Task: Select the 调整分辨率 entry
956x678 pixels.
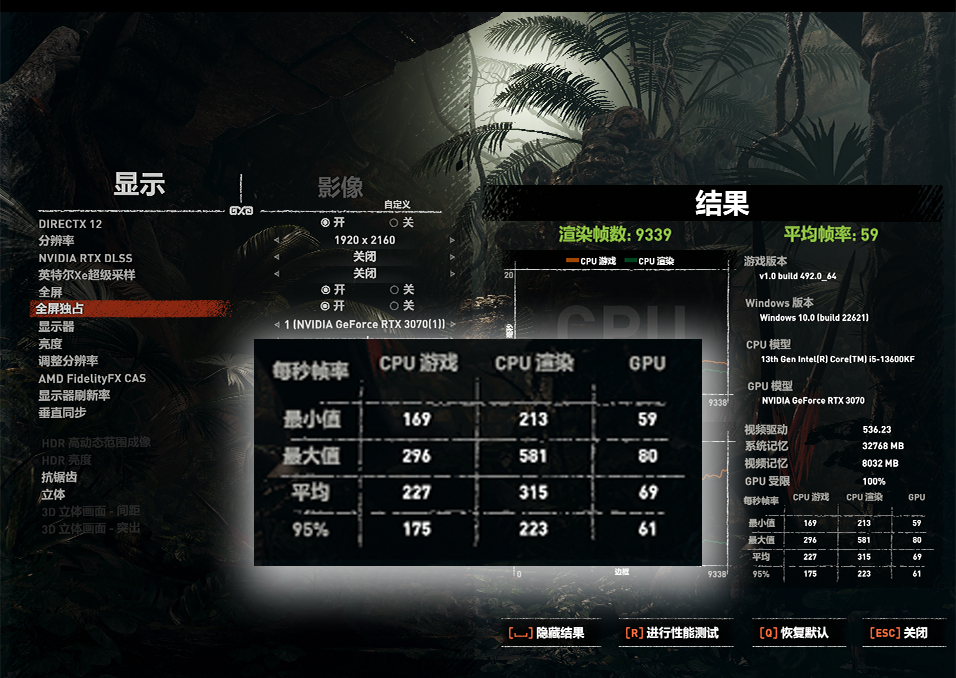Action: point(68,361)
